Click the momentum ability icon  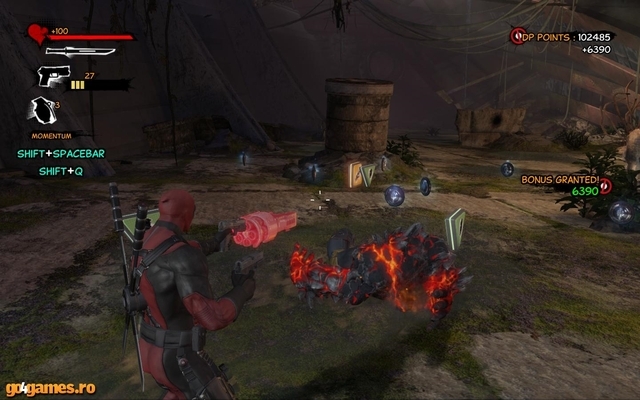42,110
